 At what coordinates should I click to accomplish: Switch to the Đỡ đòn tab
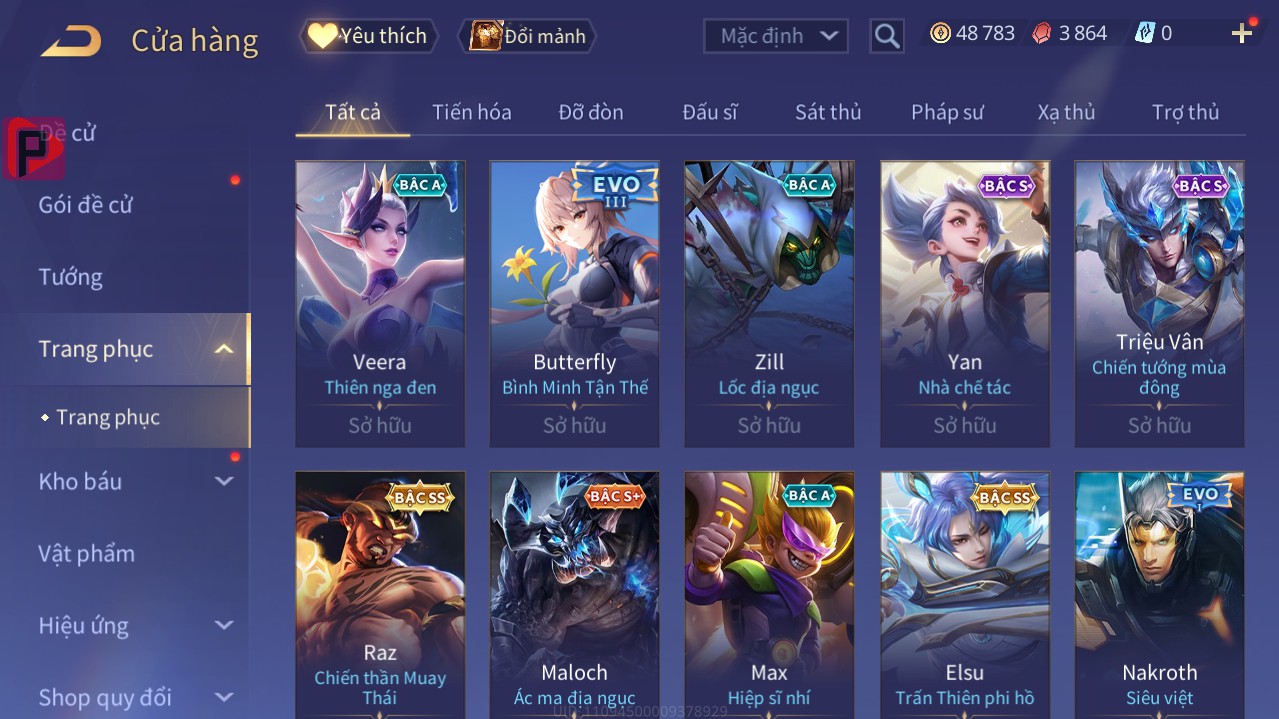(590, 112)
